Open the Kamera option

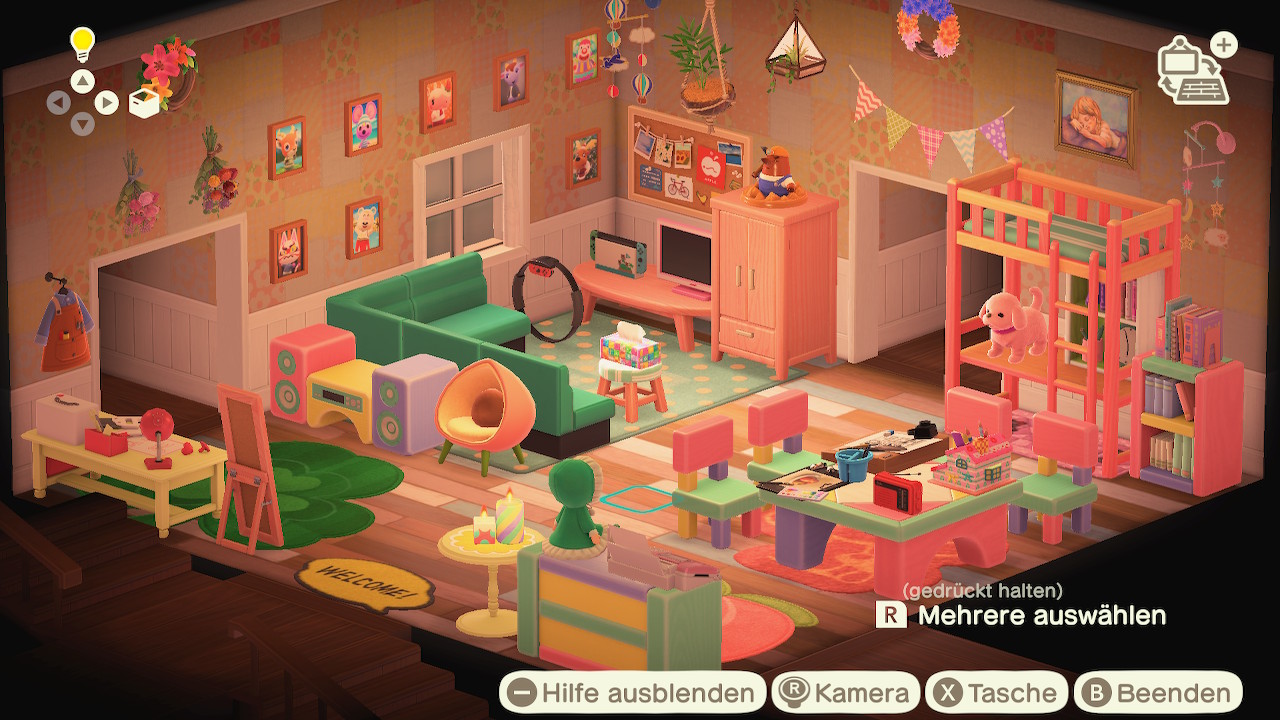point(845,693)
